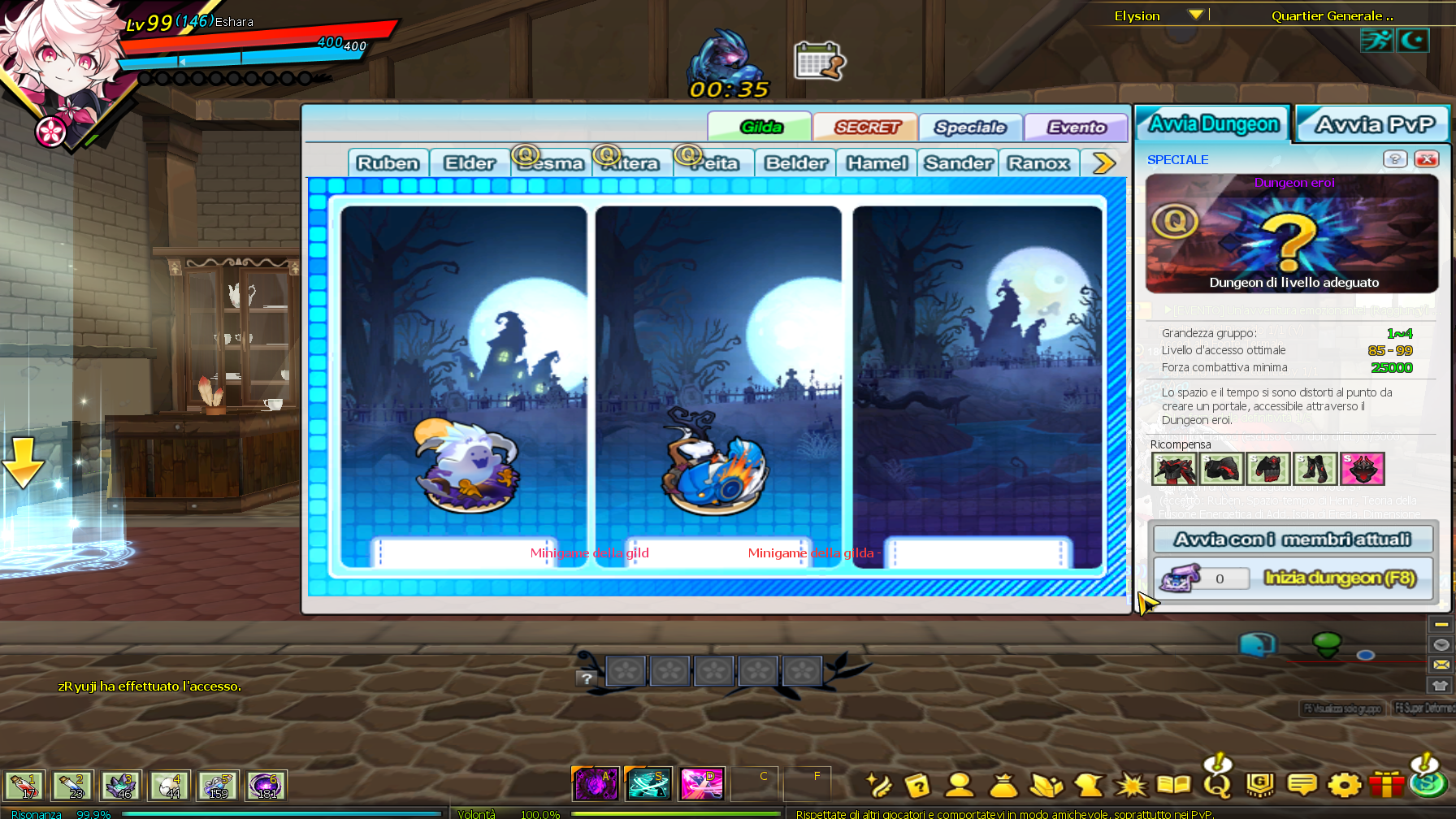Close the dungeon panel with red X

1426,159
